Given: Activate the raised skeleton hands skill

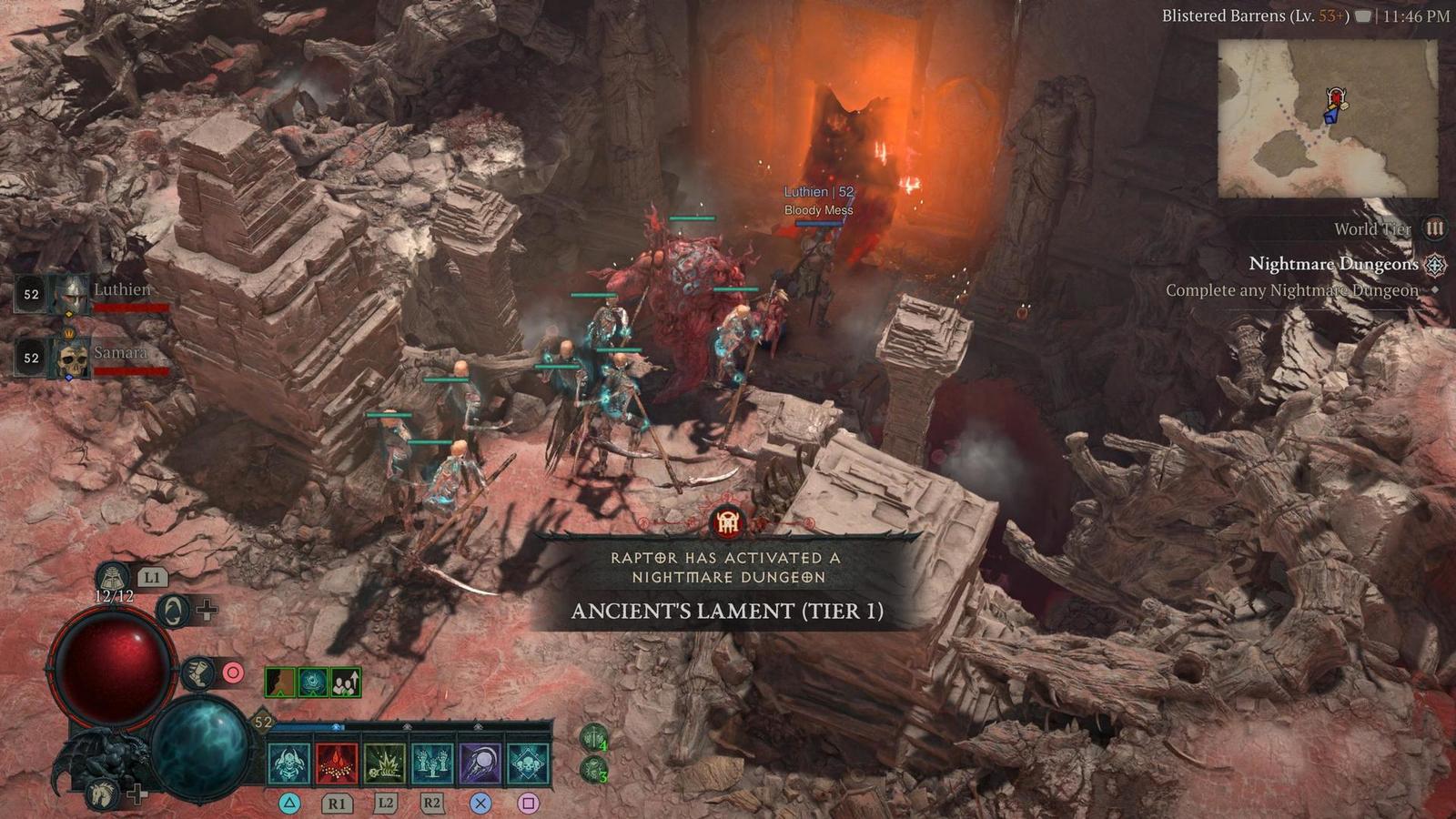Looking at the screenshot, I should click(x=432, y=763).
